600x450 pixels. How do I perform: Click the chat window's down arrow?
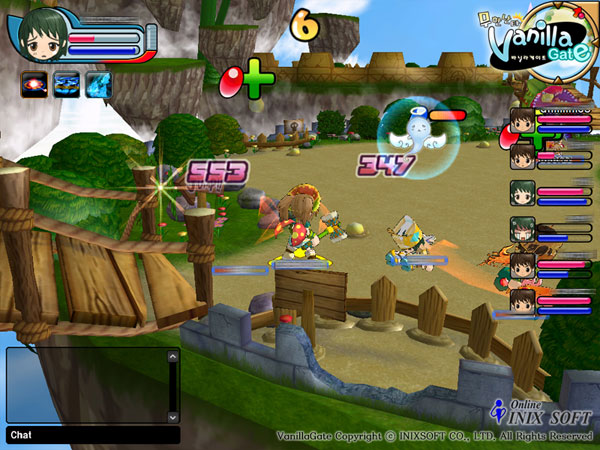pos(173,416)
